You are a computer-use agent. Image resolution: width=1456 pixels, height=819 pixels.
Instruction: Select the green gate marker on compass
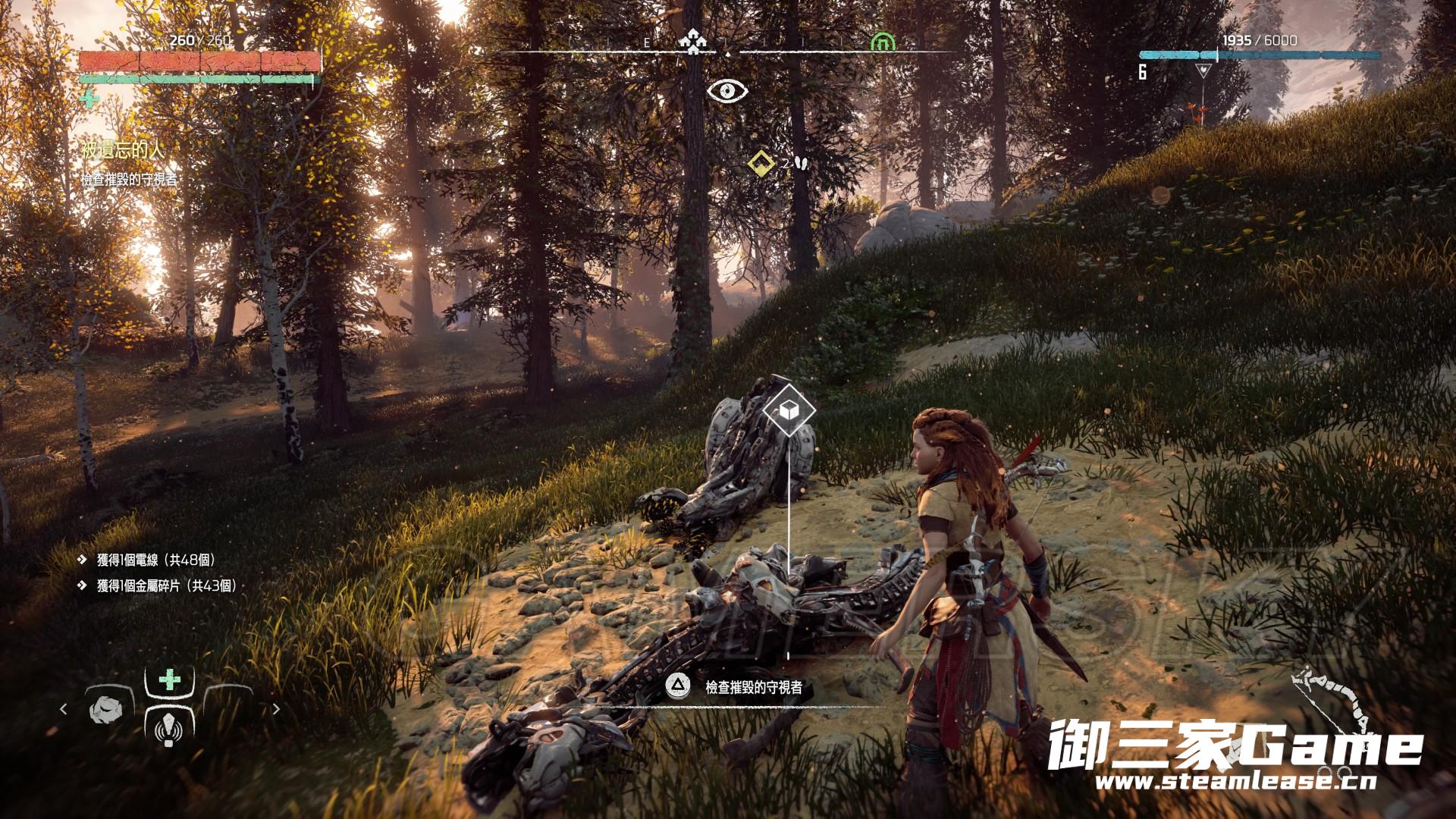(882, 41)
